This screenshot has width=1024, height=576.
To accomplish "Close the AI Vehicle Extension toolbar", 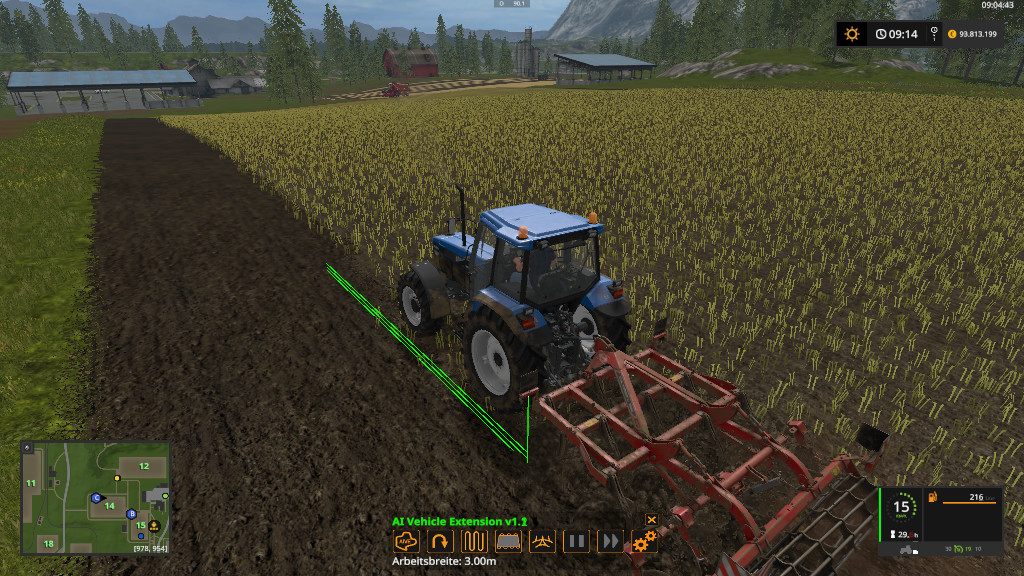I will click(651, 520).
